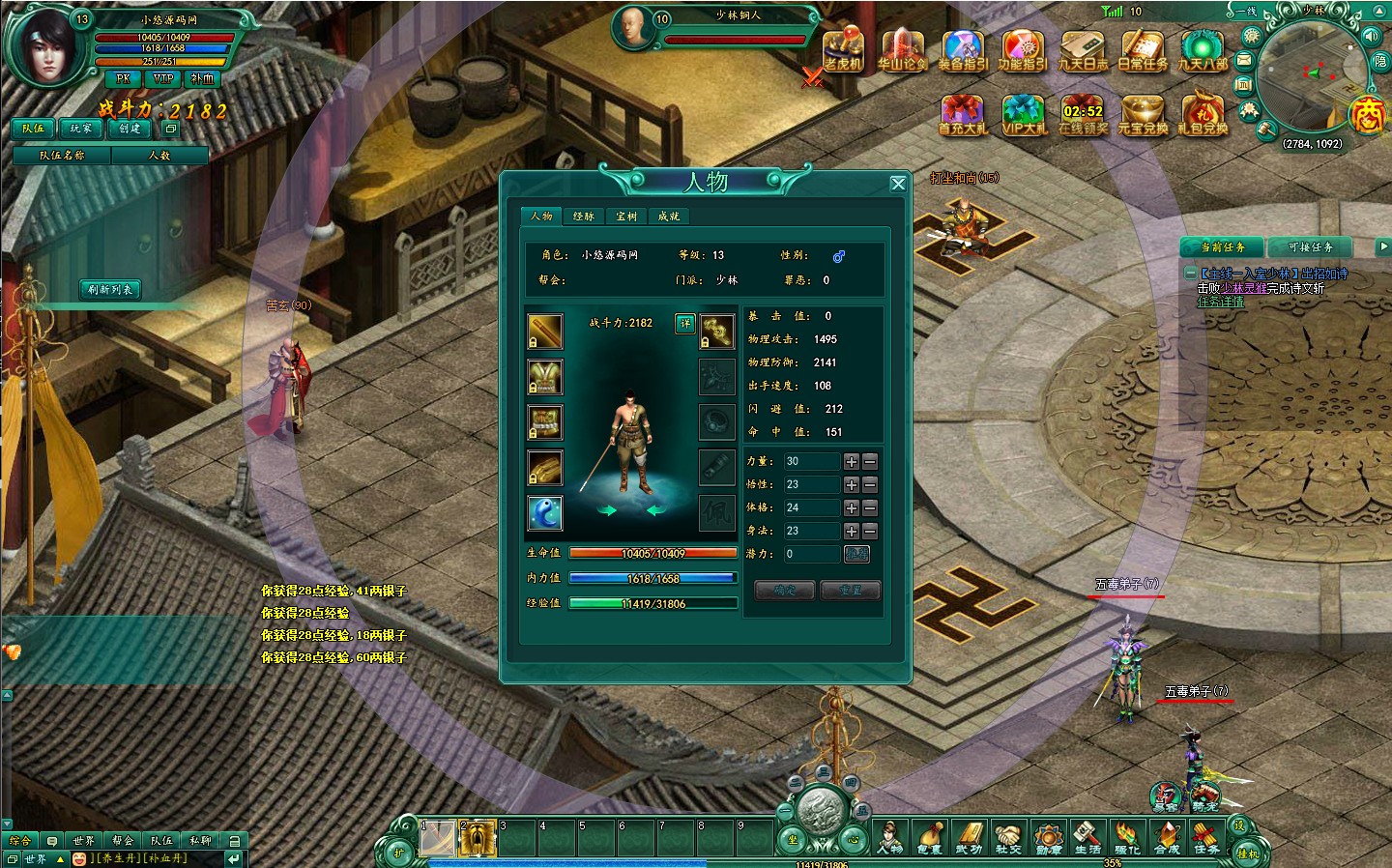Open the 武功 skills menu
This screenshot has height=868, width=1392.
click(969, 837)
